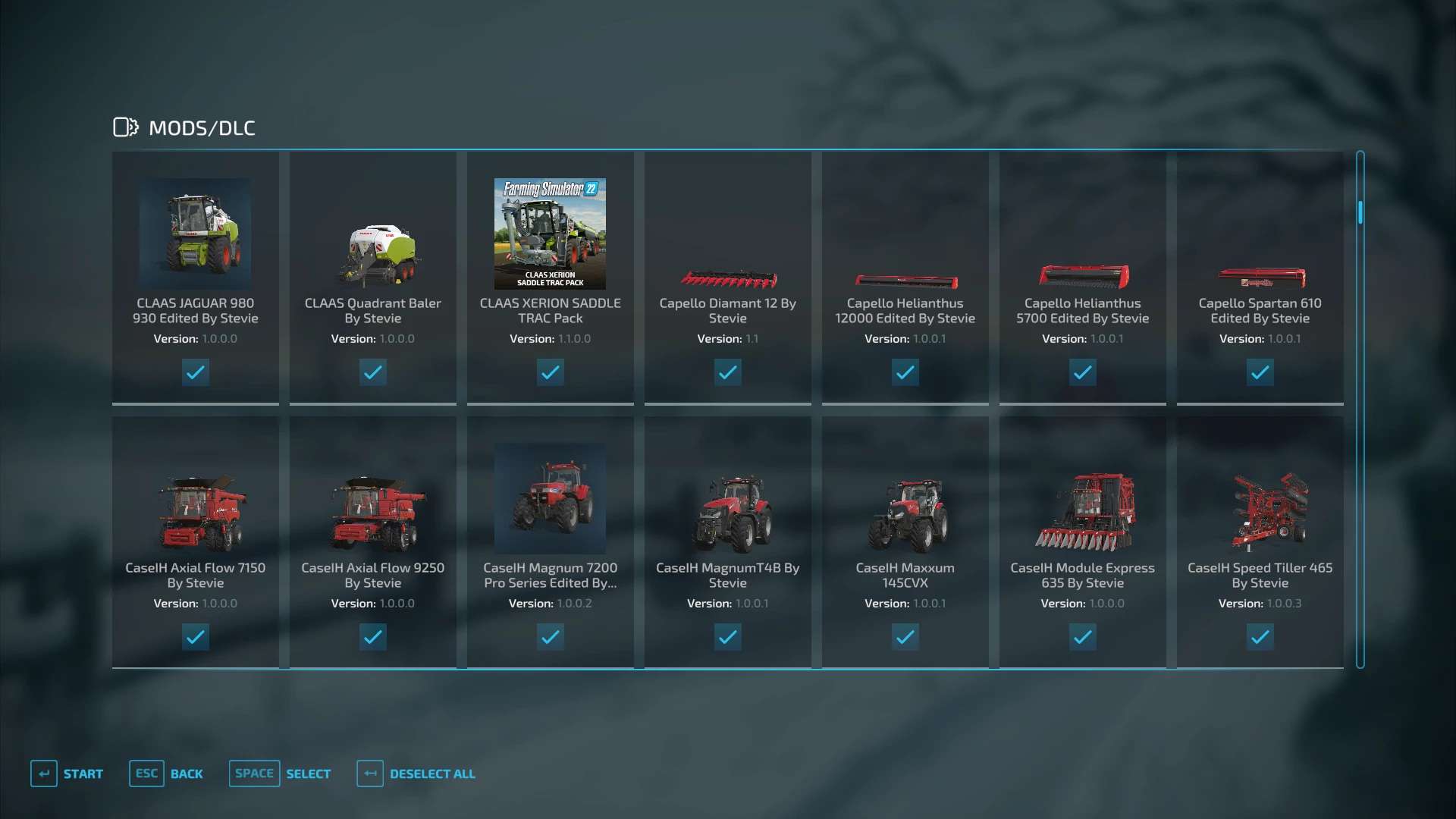1456x819 pixels.
Task: Toggle the CaseIH Magnum 7200 Pro checkbox
Action: click(x=550, y=637)
